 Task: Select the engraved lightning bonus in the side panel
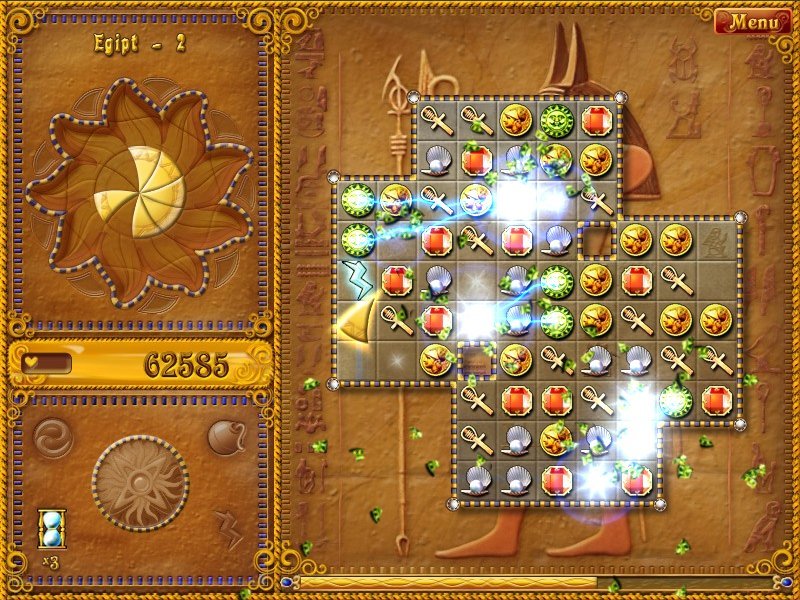228,526
